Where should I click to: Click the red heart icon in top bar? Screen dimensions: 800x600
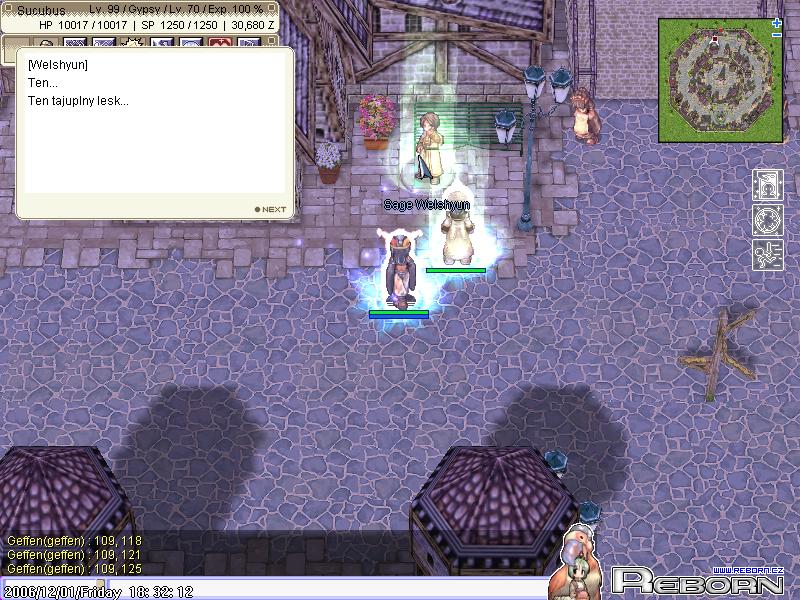(x=220, y=43)
